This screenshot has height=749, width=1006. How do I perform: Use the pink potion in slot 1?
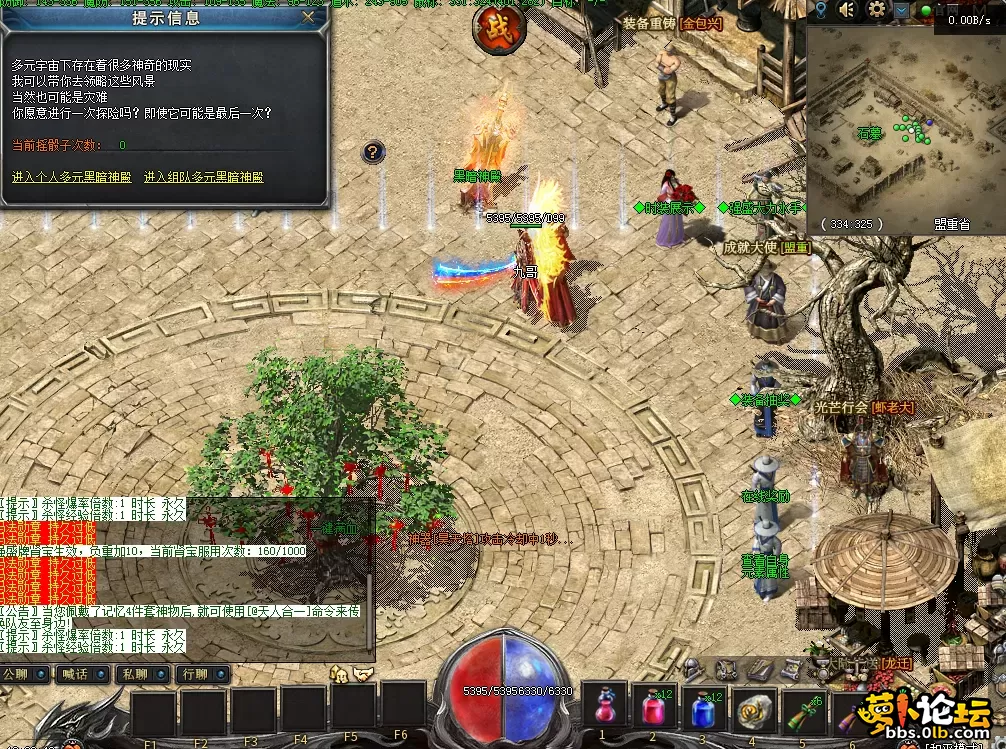[x=606, y=709]
